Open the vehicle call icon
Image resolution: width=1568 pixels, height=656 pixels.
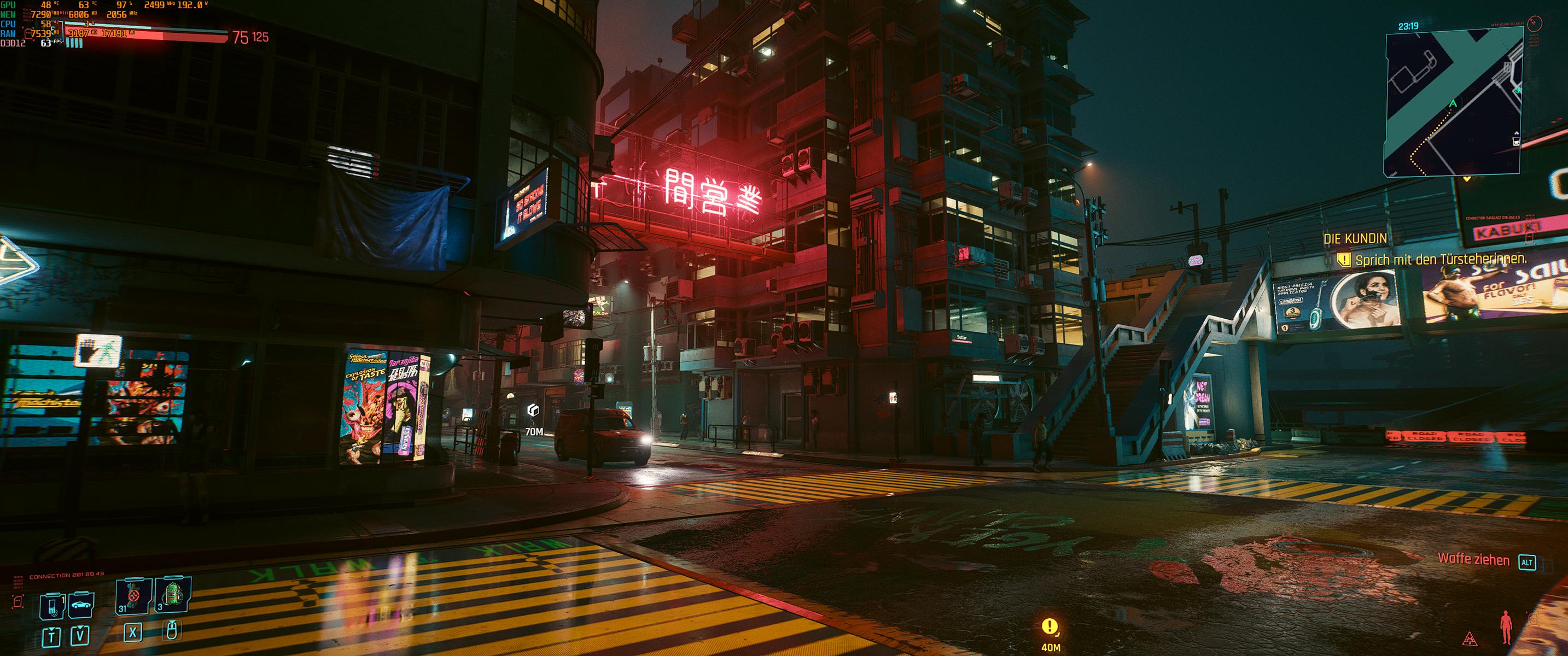80,605
